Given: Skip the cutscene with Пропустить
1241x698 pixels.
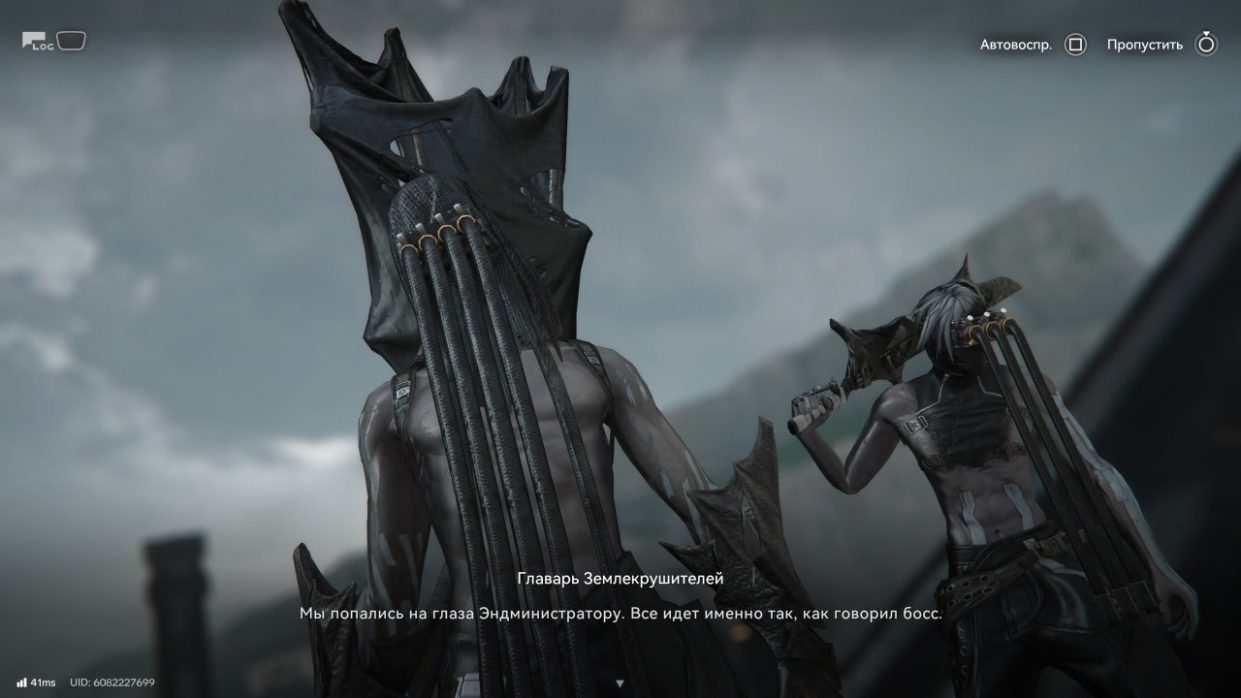Looking at the screenshot, I should 1206,44.
